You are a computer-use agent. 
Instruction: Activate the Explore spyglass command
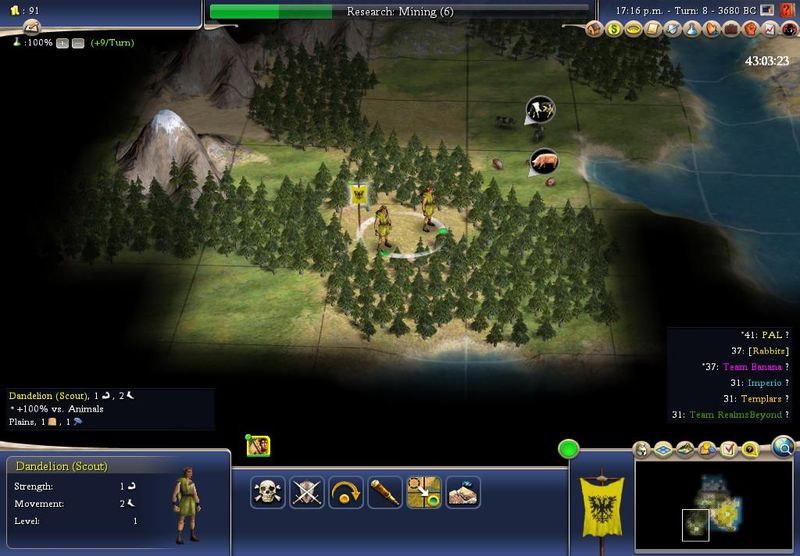(384, 492)
